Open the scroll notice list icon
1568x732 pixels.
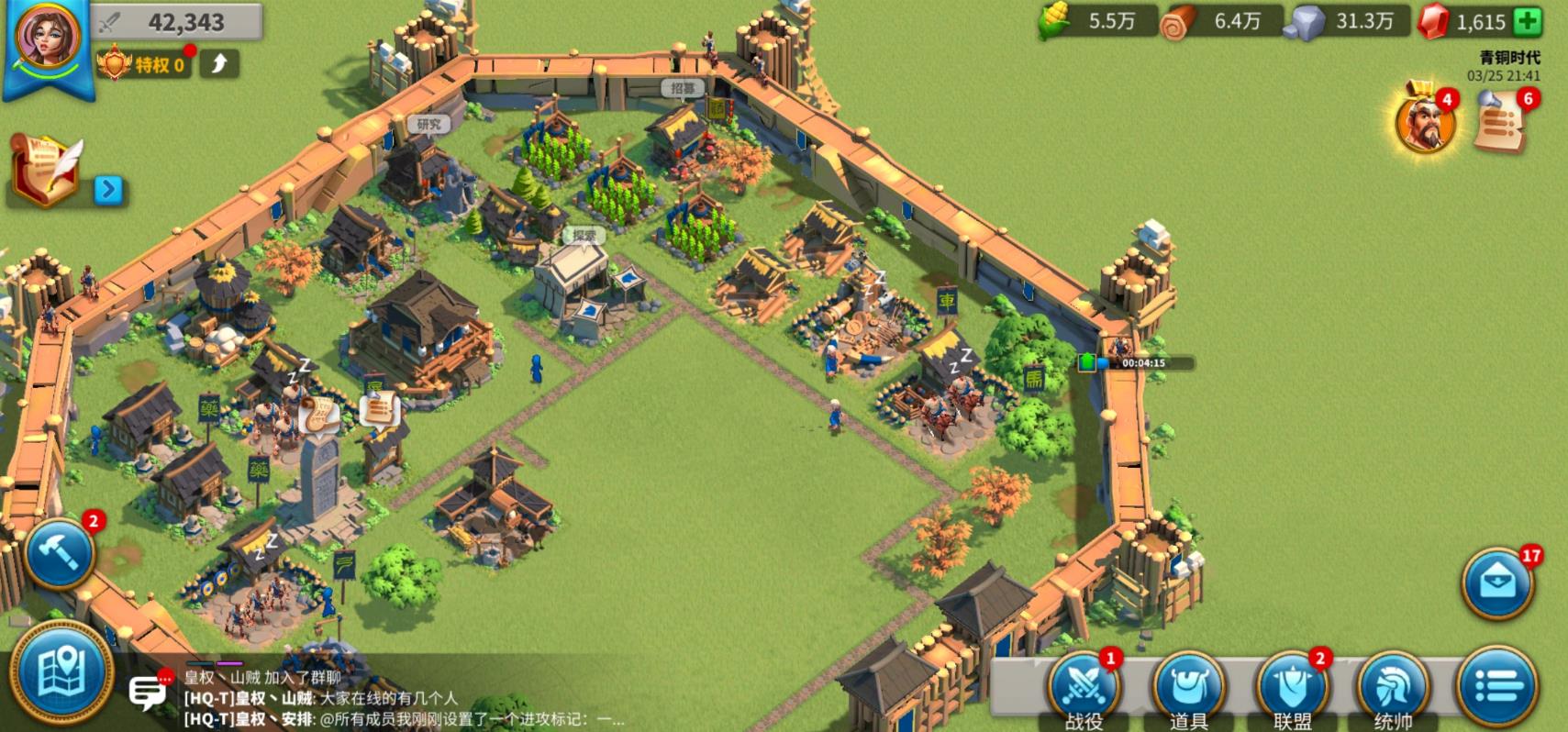1501,123
